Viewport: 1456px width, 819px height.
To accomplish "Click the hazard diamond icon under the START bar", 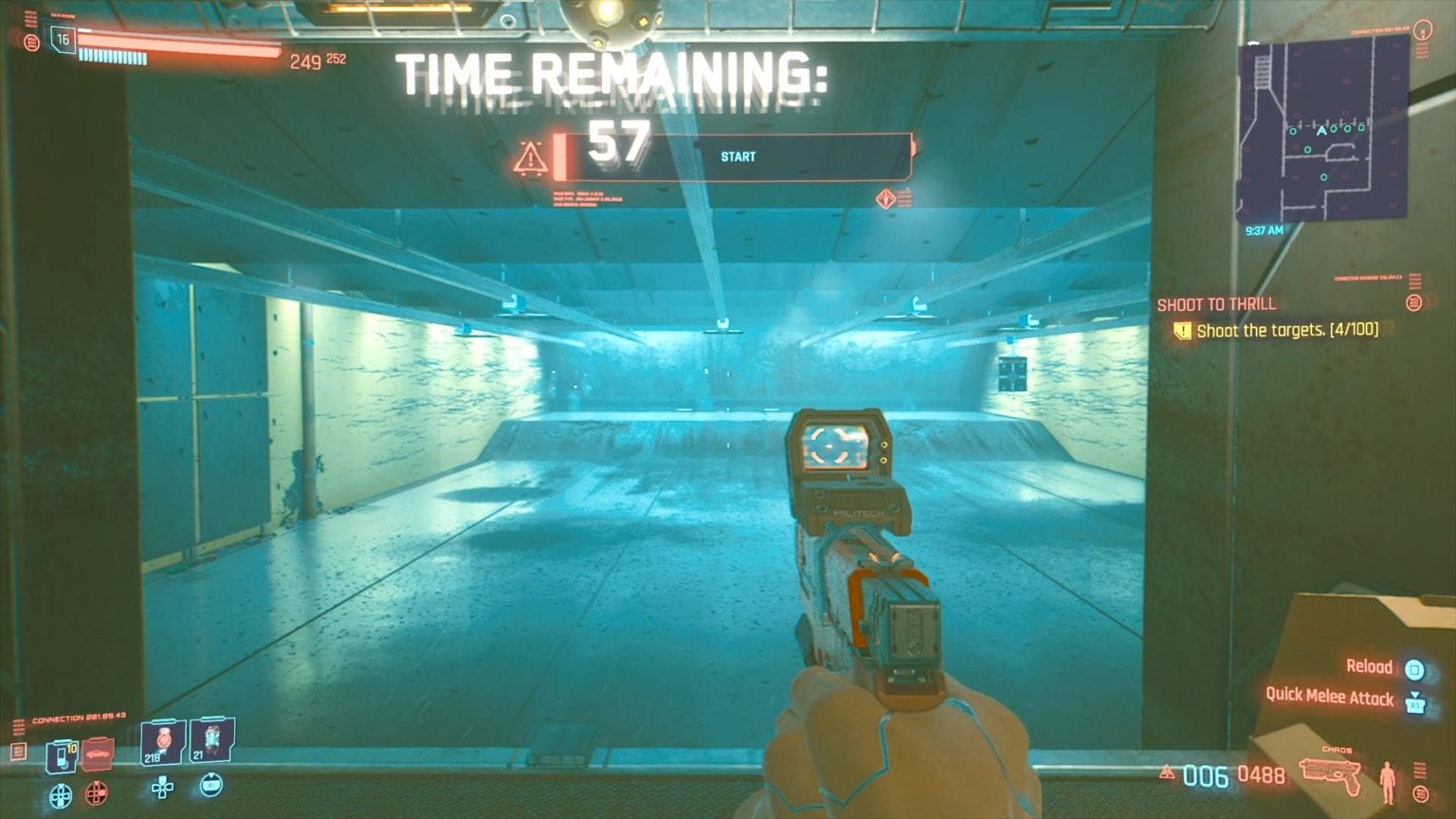I will click(885, 198).
